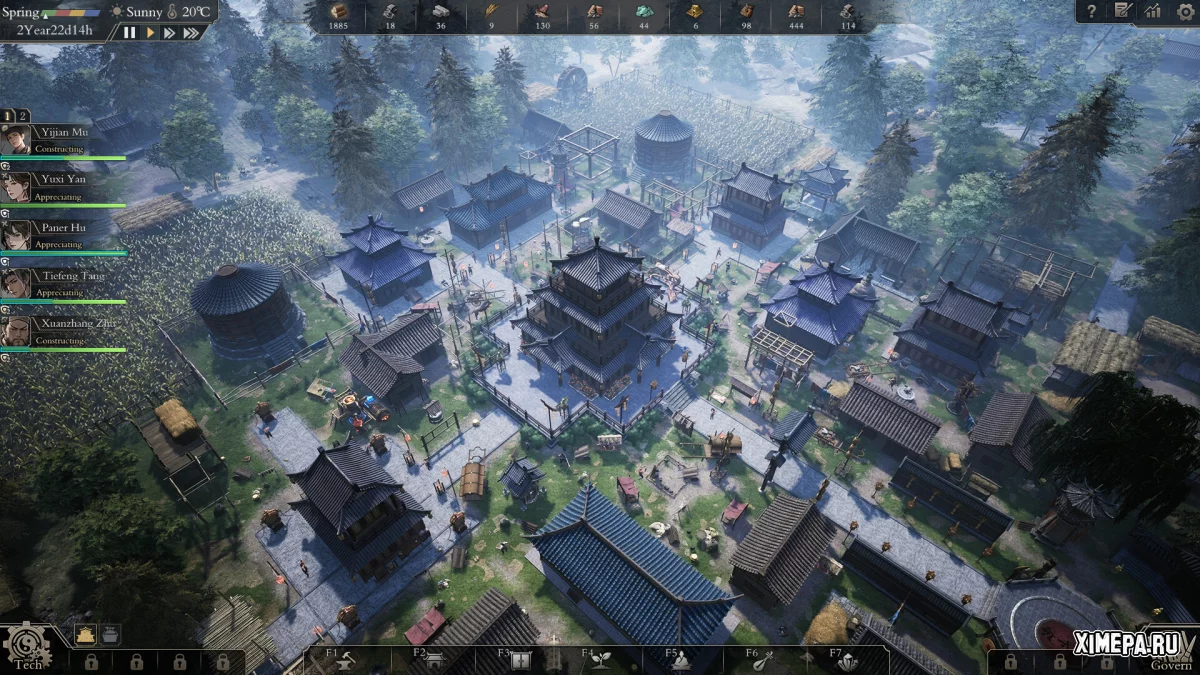Pause the game speed
1200x675 pixels.
[x=130, y=32]
